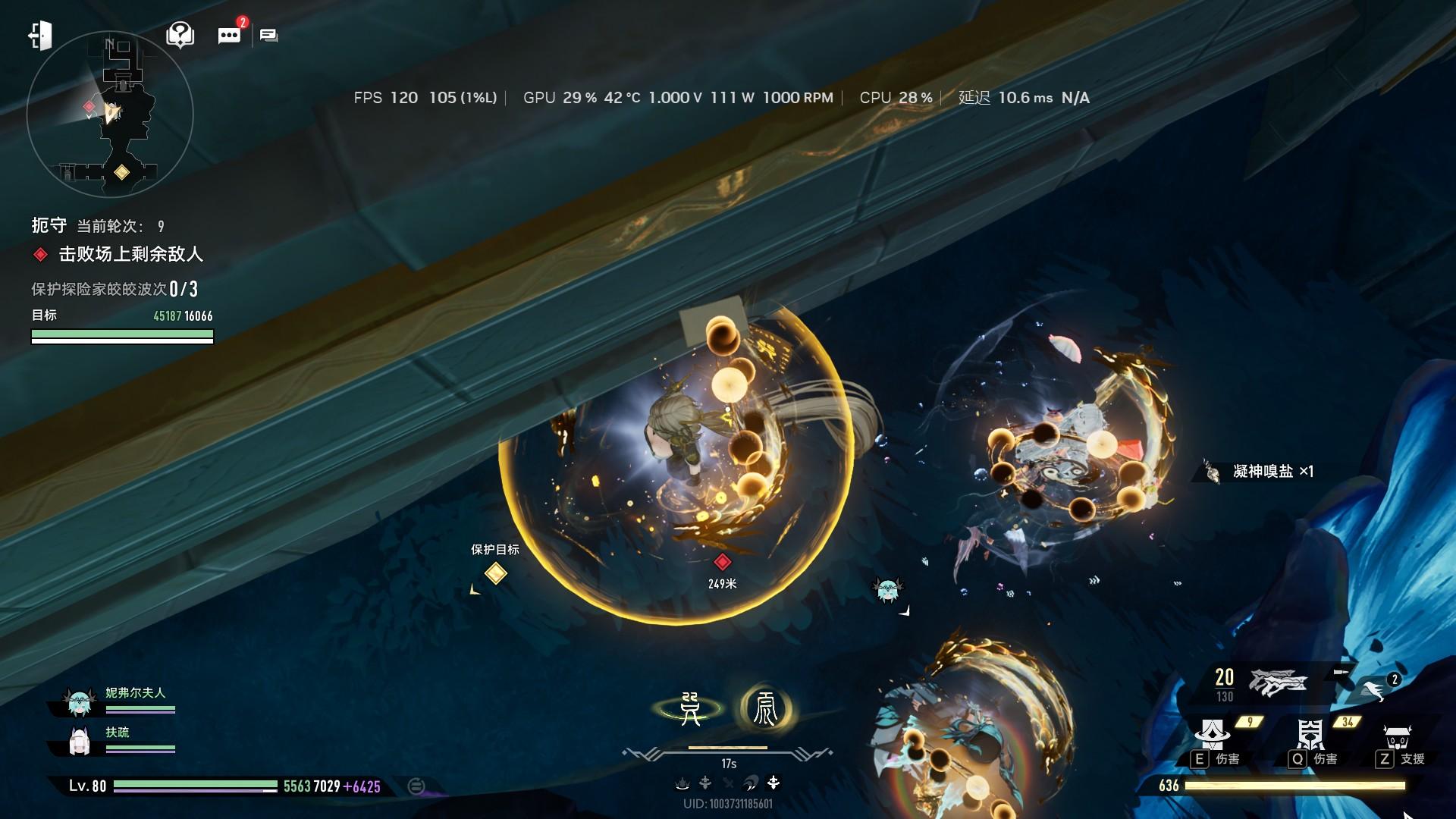This screenshot has height=819, width=1456.
Task: Click the green-ringed rune buff icon
Action: (x=690, y=709)
